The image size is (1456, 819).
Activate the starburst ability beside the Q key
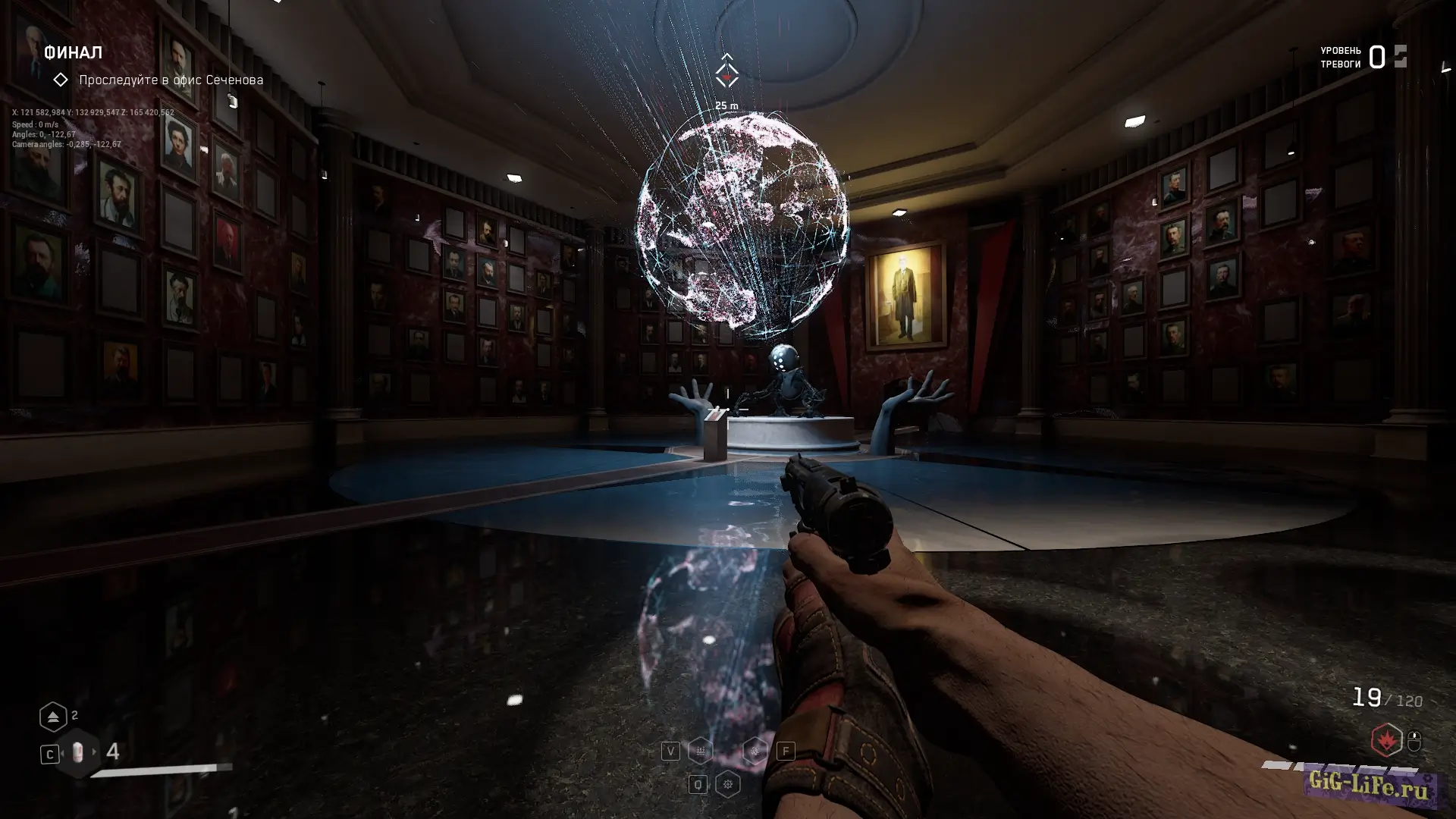[x=728, y=784]
